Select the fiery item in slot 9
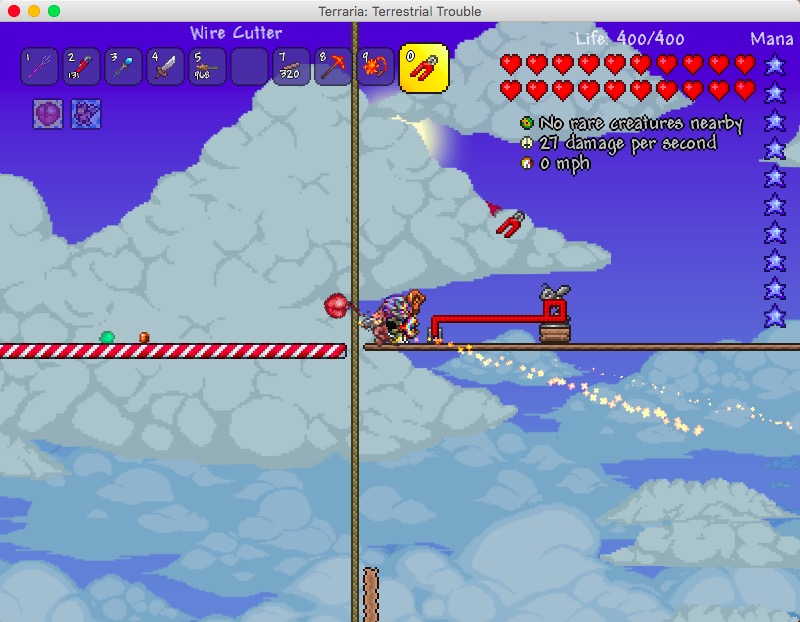The height and width of the screenshot is (622, 800). point(376,67)
